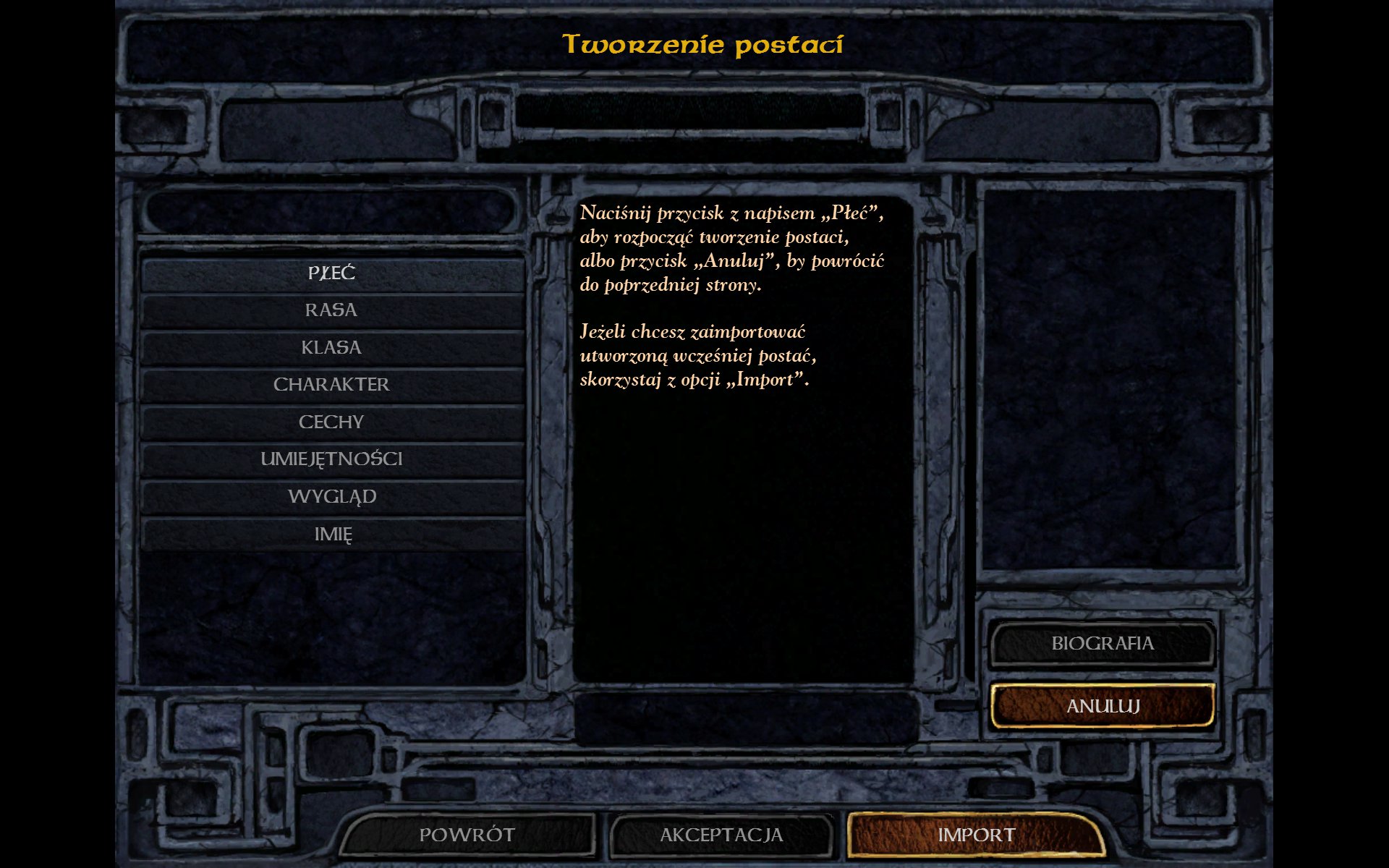The height and width of the screenshot is (868, 1389).
Task: Open the Imię naming step
Action: pyautogui.click(x=332, y=535)
